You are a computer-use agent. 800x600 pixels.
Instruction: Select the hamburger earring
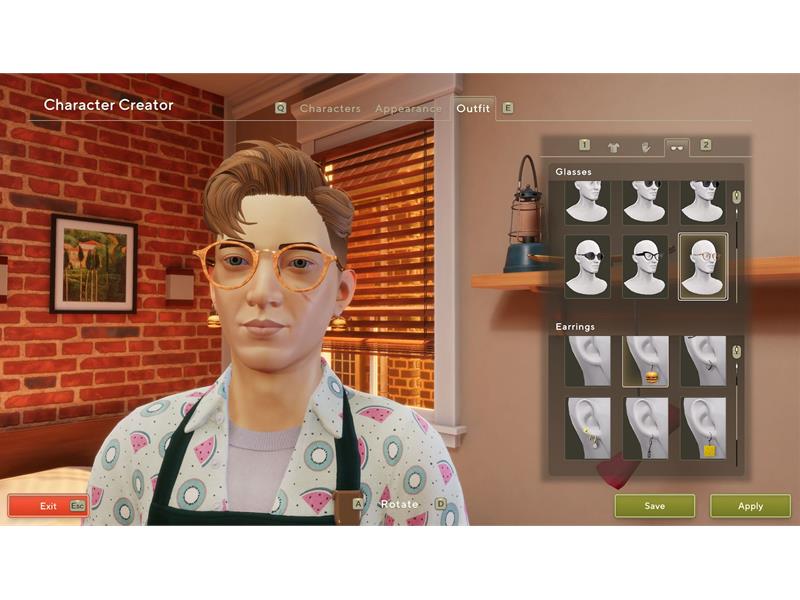click(645, 361)
